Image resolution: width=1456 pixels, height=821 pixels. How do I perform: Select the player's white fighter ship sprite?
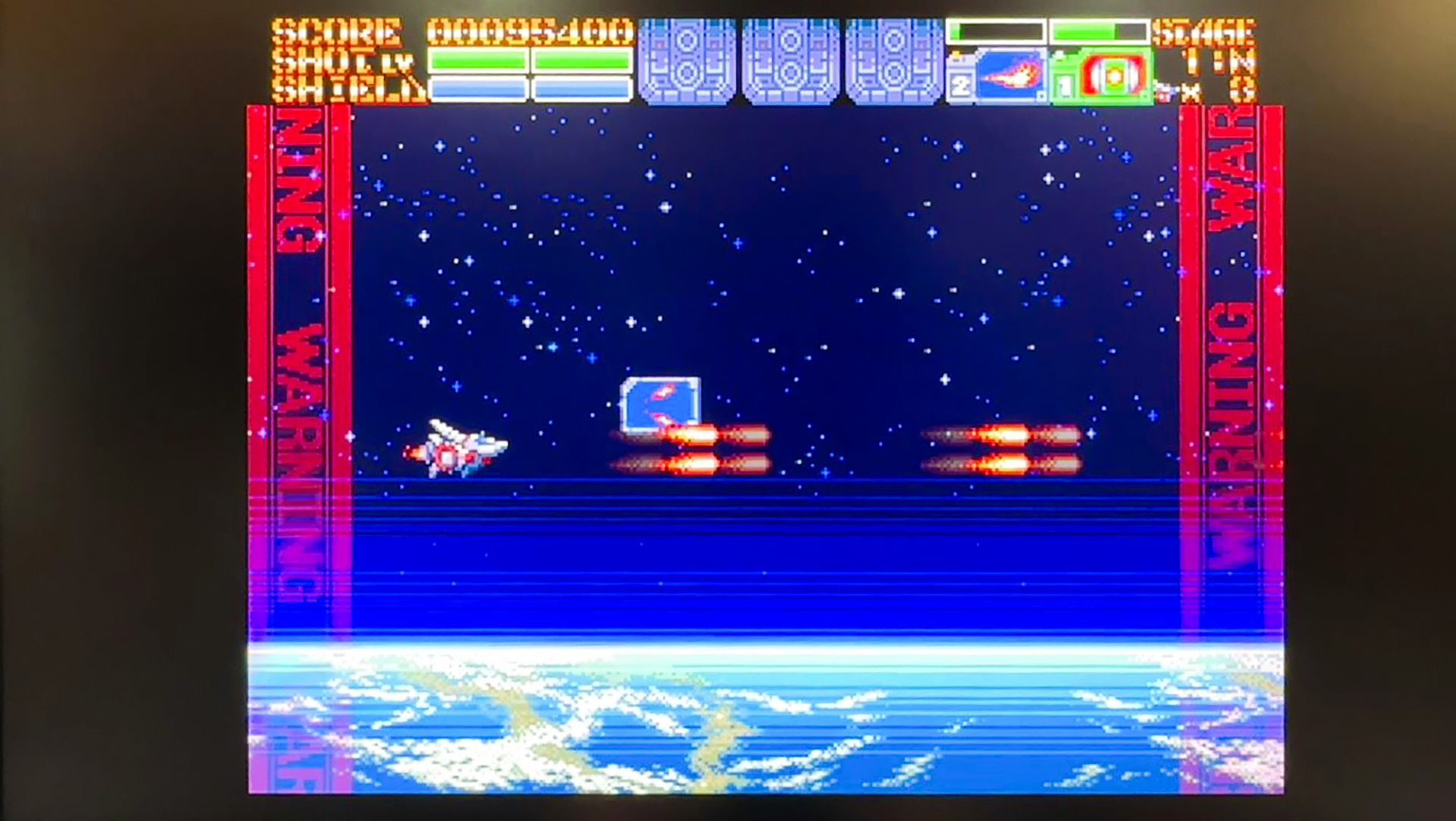(x=455, y=449)
